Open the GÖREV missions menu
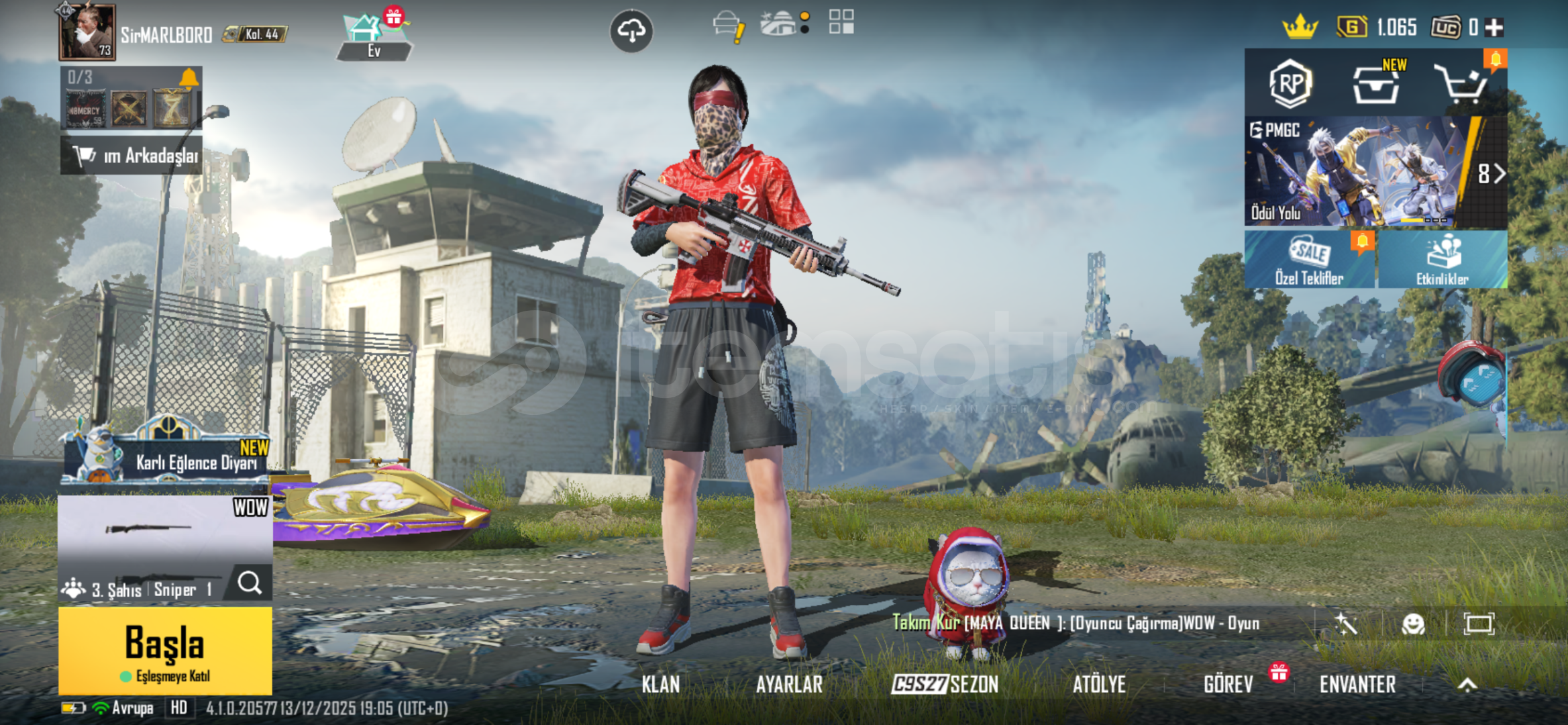The image size is (1568, 725). [1228, 684]
